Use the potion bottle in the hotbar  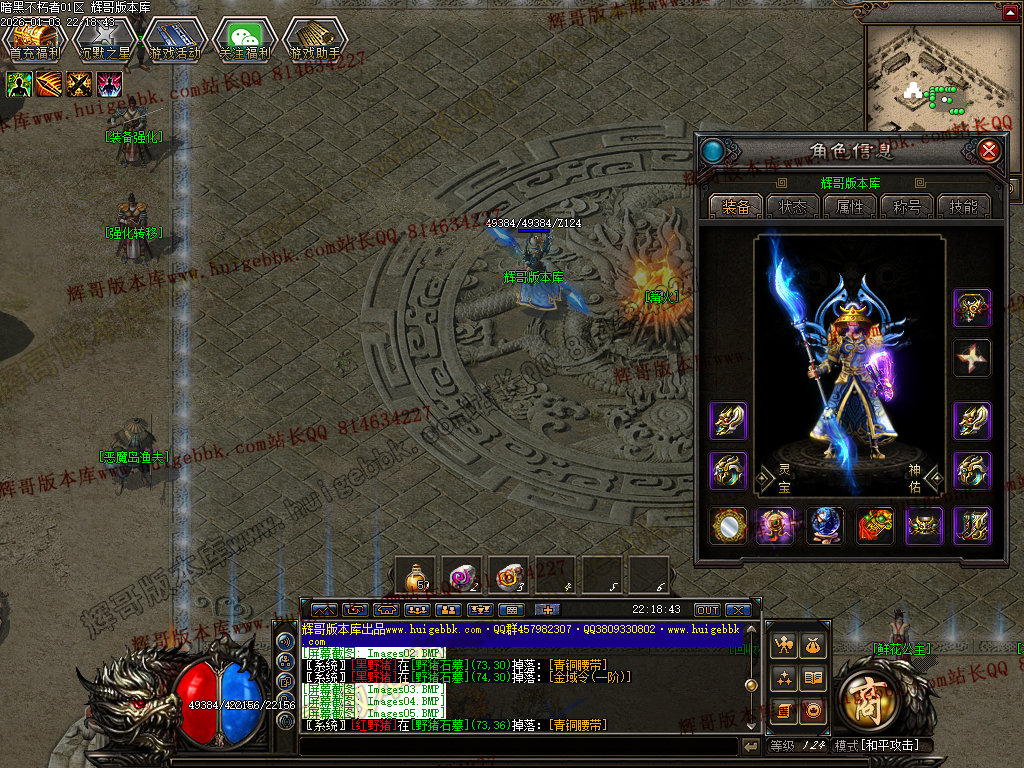[414, 576]
